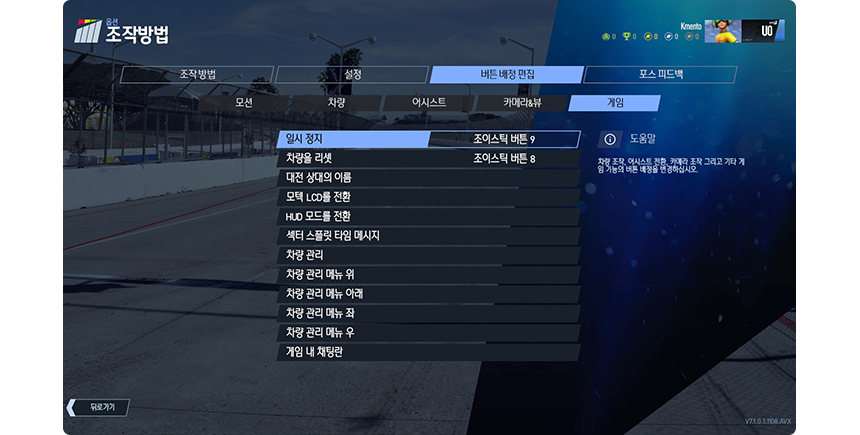The image size is (860, 435).
Task: Select the 차량 관리 메뉴 아래 row
Action: pyautogui.click(x=427, y=294)
